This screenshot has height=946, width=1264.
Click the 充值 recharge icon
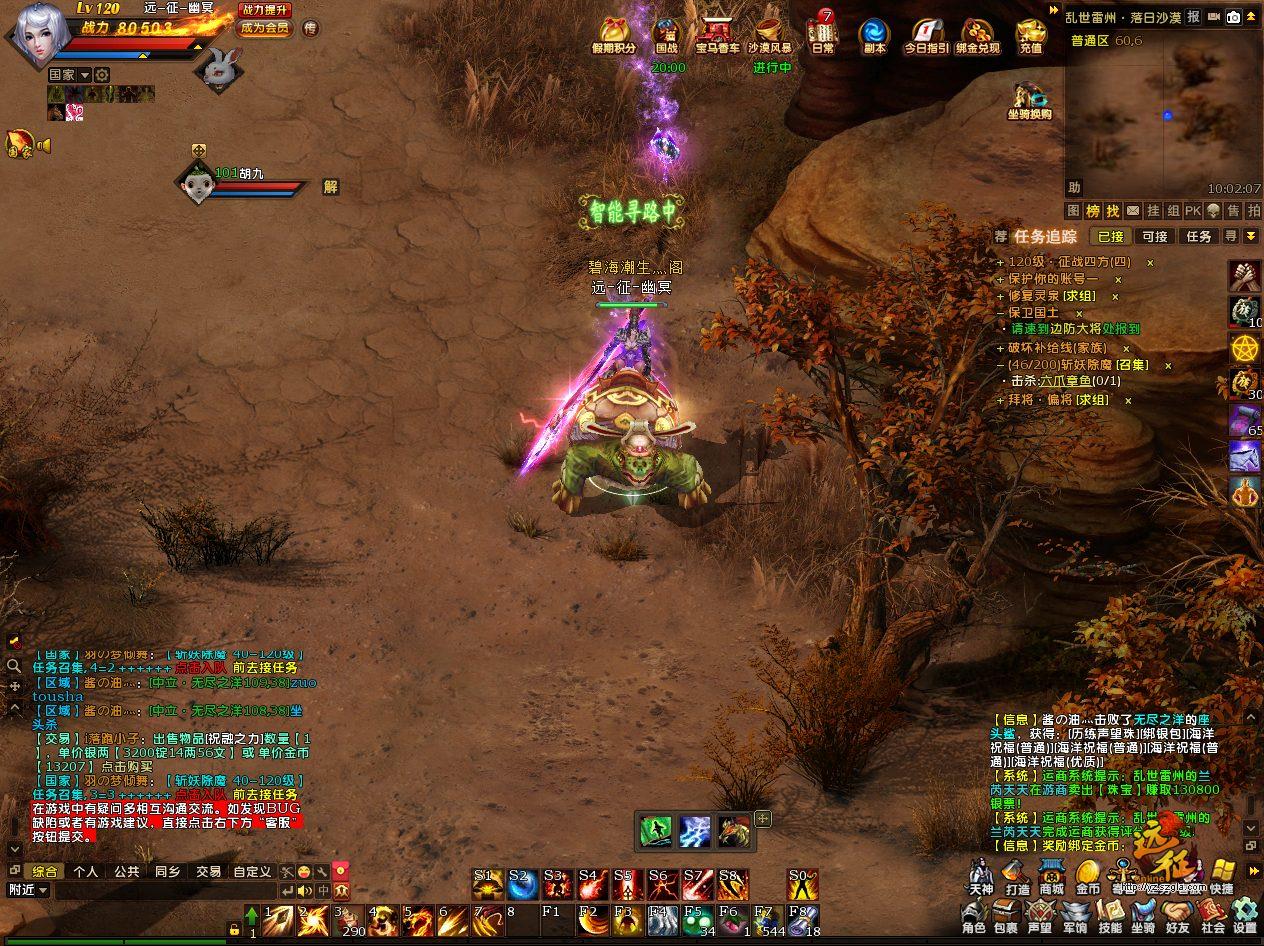tap(1030, 34)
